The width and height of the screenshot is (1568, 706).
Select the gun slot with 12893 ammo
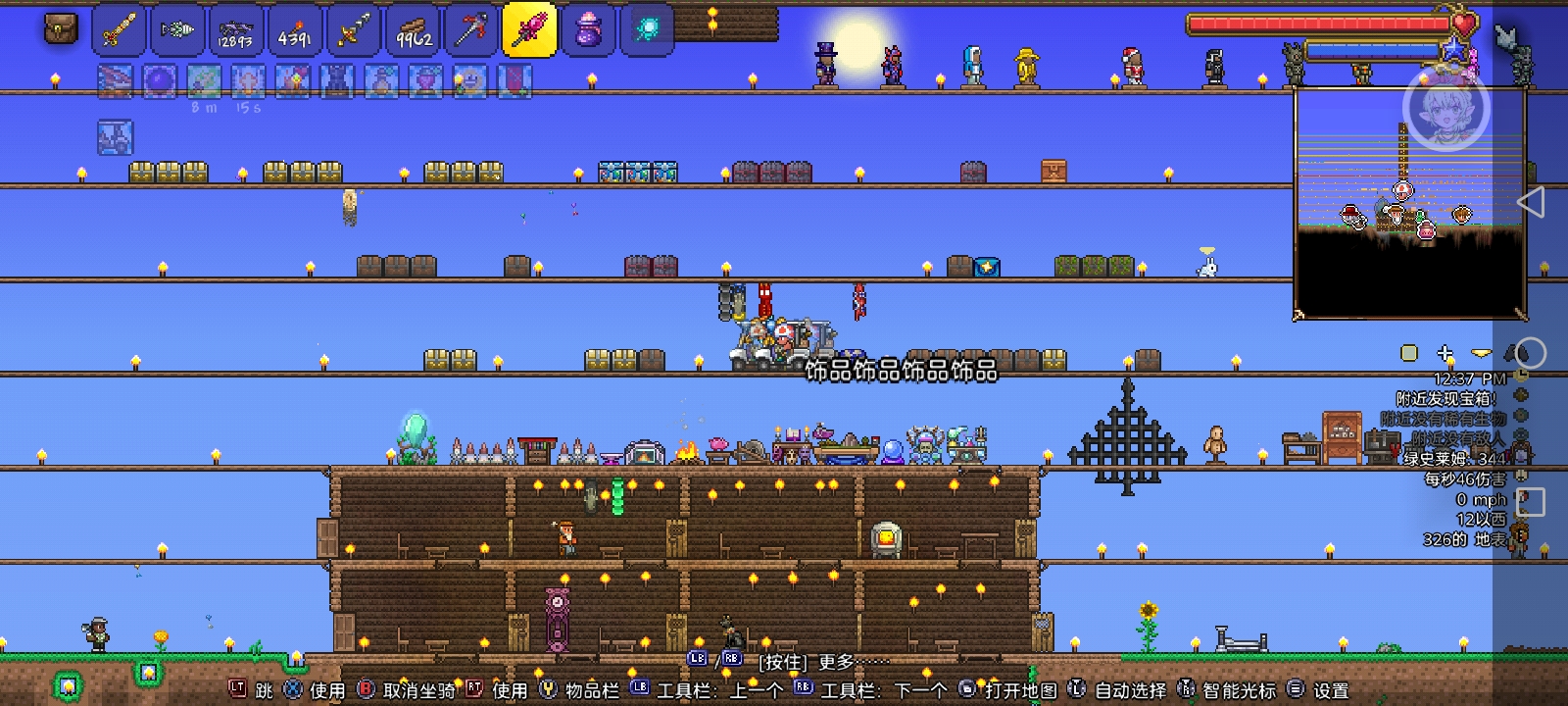tap(236, 30)
